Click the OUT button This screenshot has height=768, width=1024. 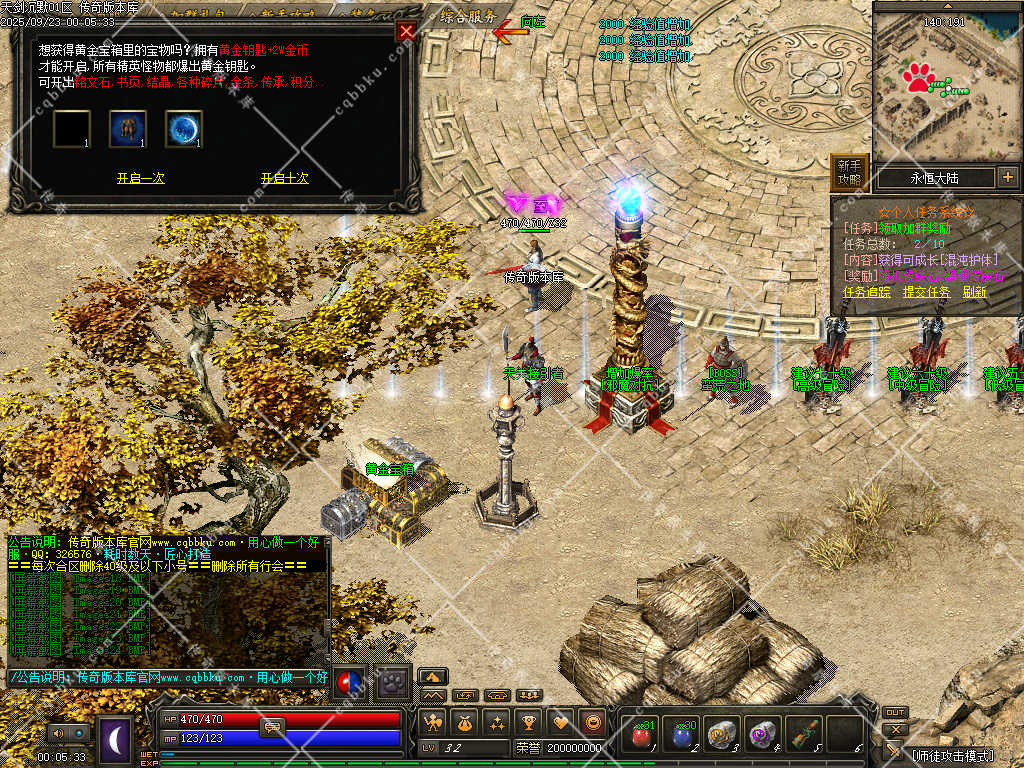tap(895, 713)
